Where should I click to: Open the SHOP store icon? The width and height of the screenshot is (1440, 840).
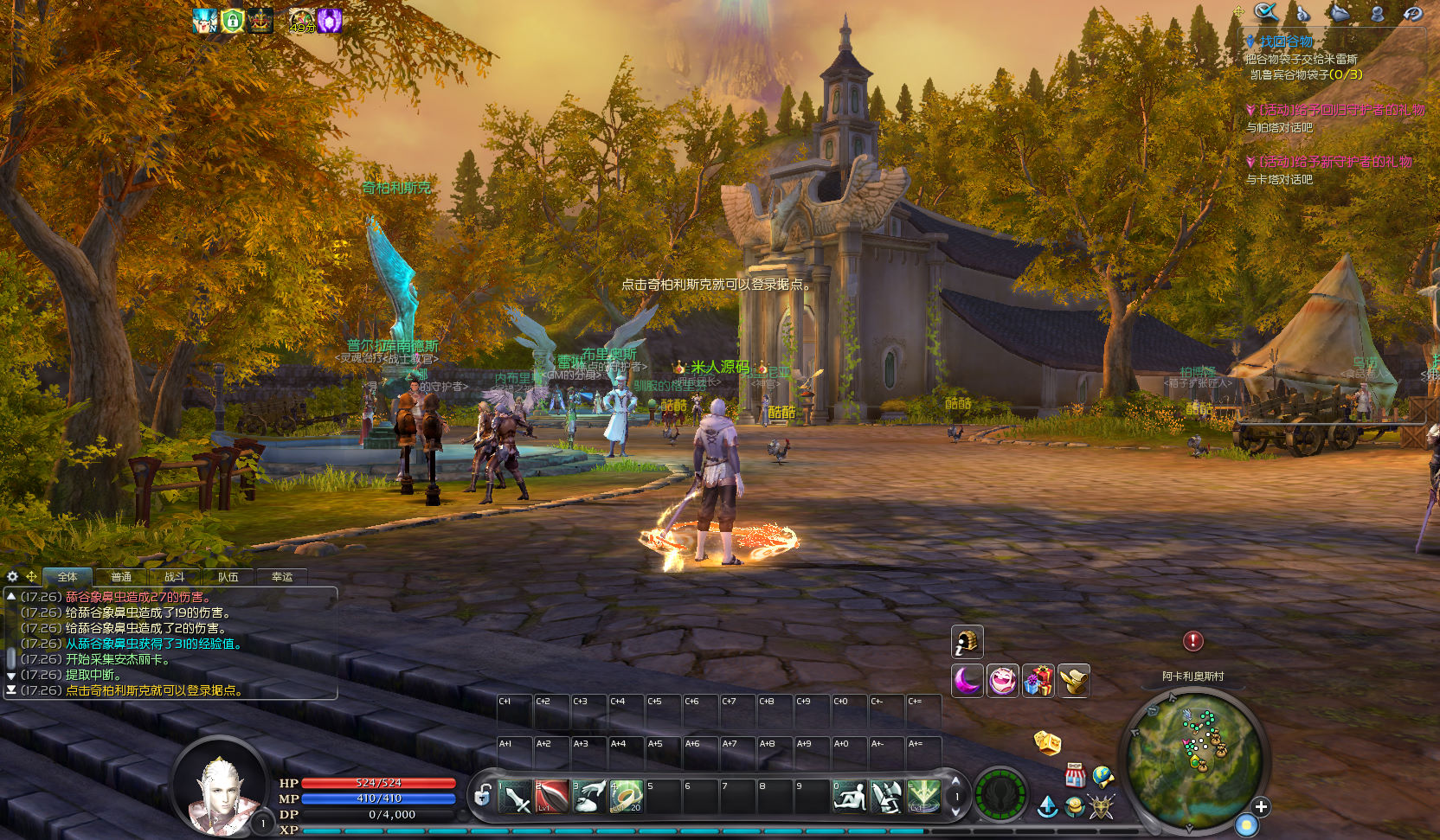[1075, 774]
